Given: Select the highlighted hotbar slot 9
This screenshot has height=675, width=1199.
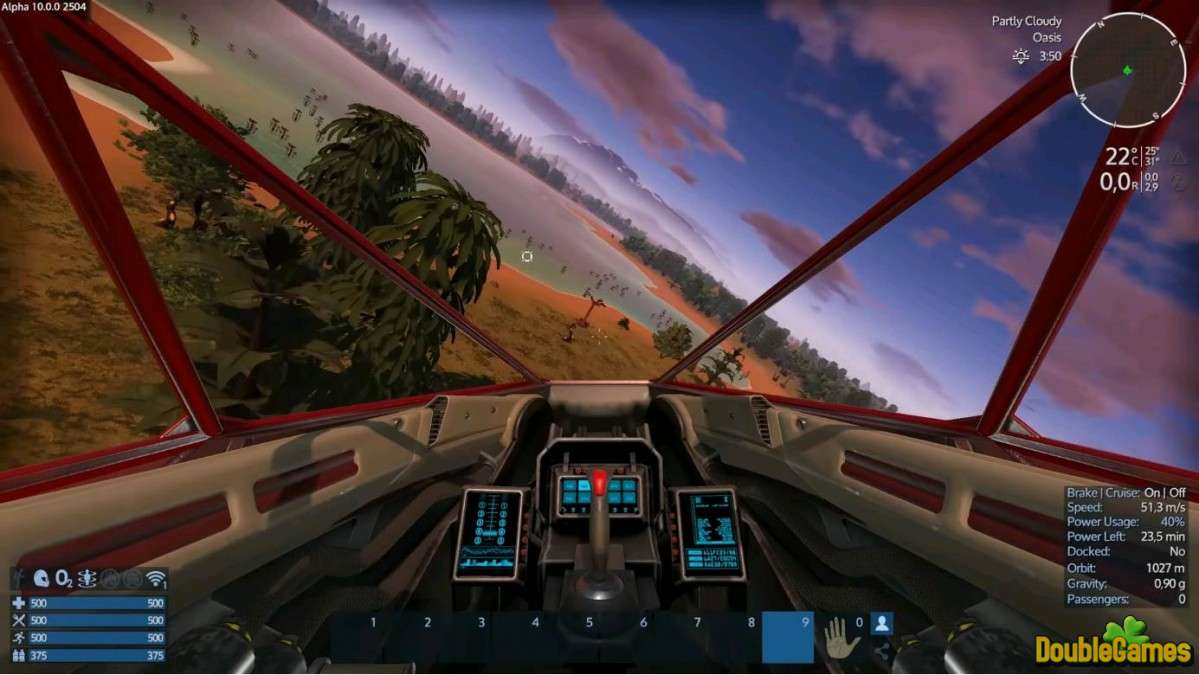Looking at the screenshot, I should pyautogui.click(x=787, y=637).
